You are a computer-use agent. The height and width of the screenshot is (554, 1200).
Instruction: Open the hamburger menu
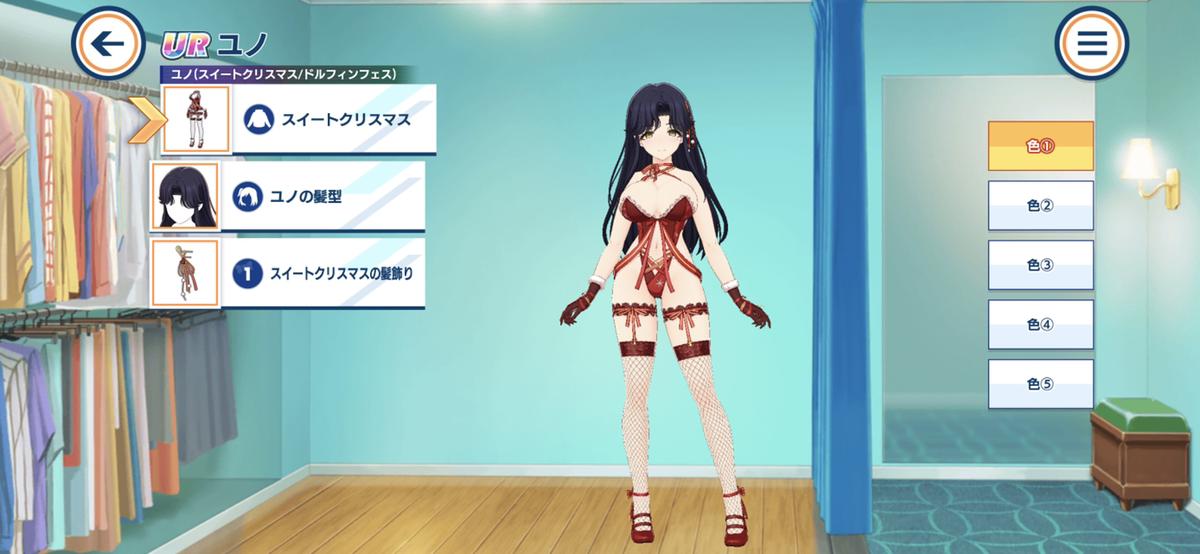1091,43
